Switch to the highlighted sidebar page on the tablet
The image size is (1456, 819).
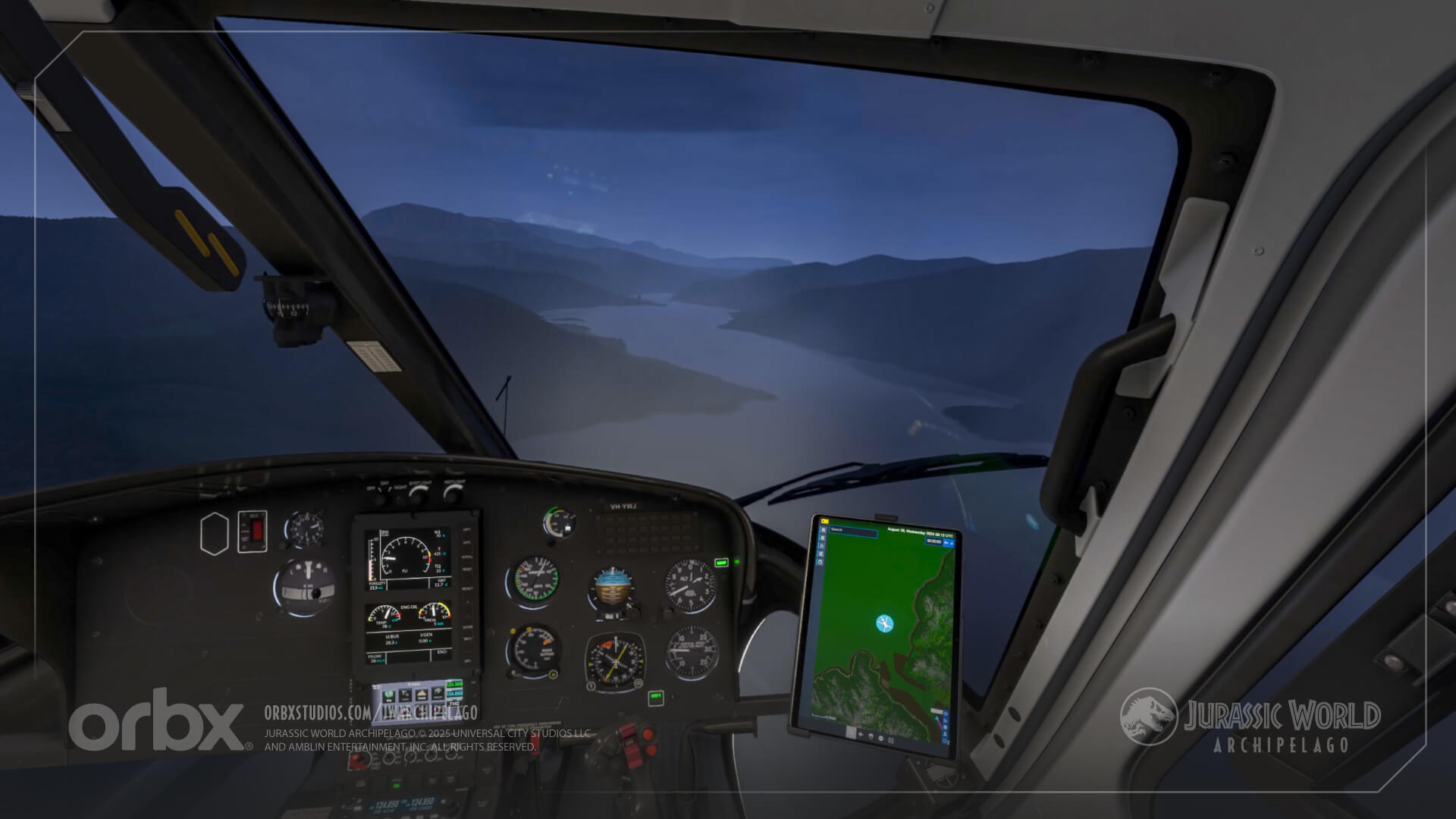click(x=822, y=529)
